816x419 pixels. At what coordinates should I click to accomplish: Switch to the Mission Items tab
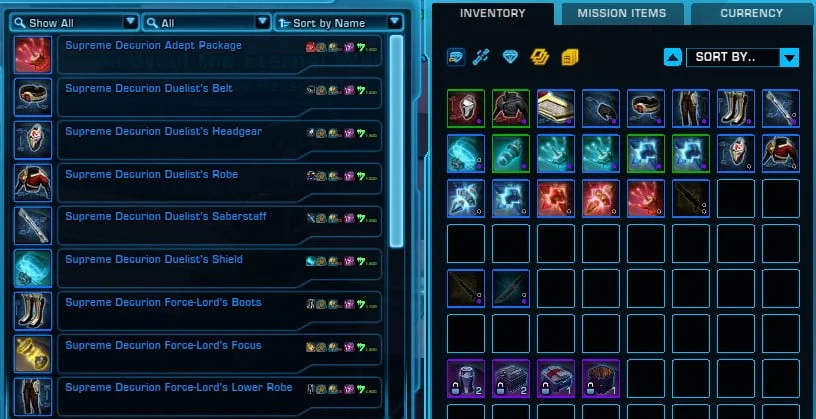[621, 14]
